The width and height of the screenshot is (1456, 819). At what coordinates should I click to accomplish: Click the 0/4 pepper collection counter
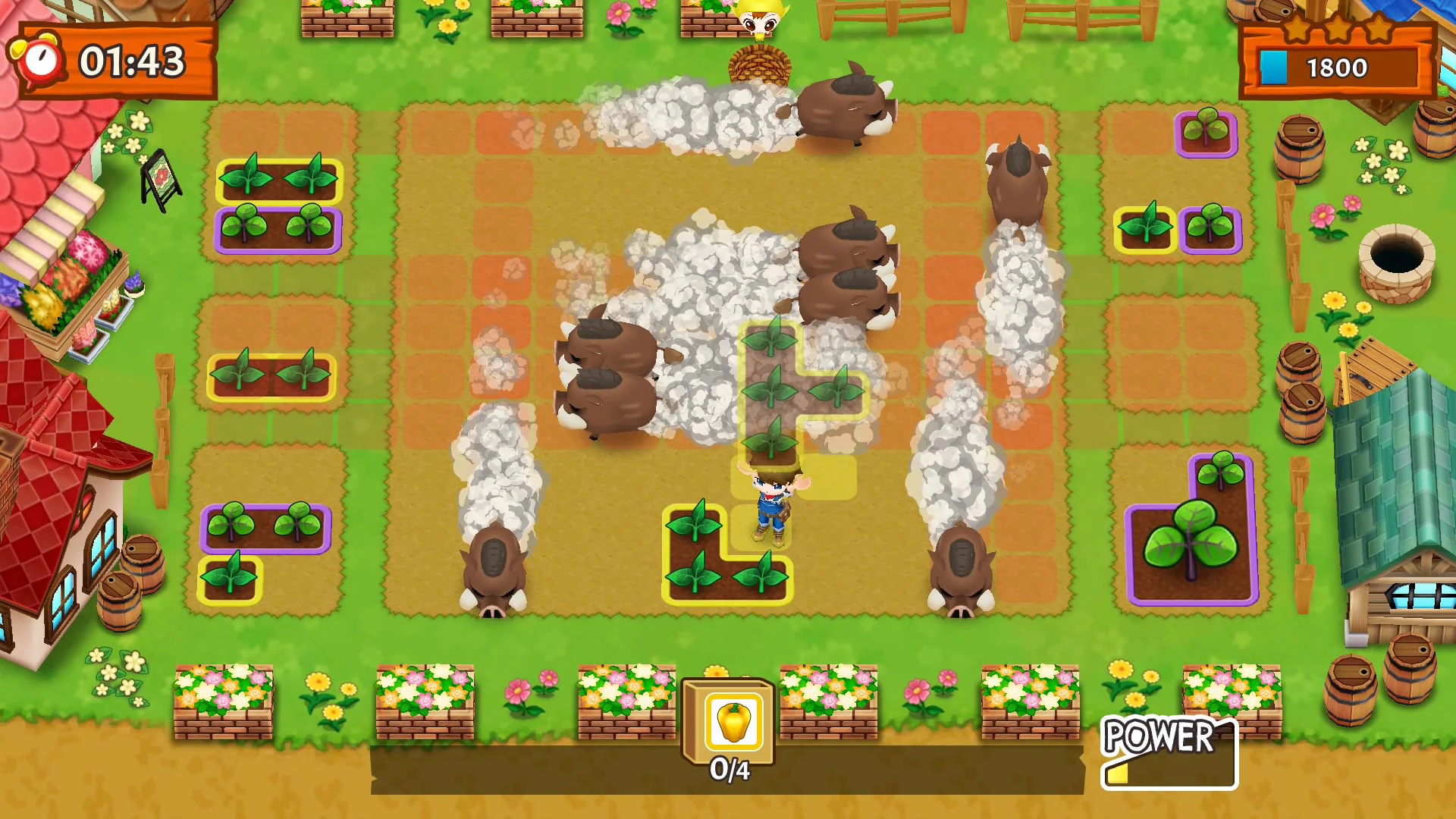coord(729,769)
